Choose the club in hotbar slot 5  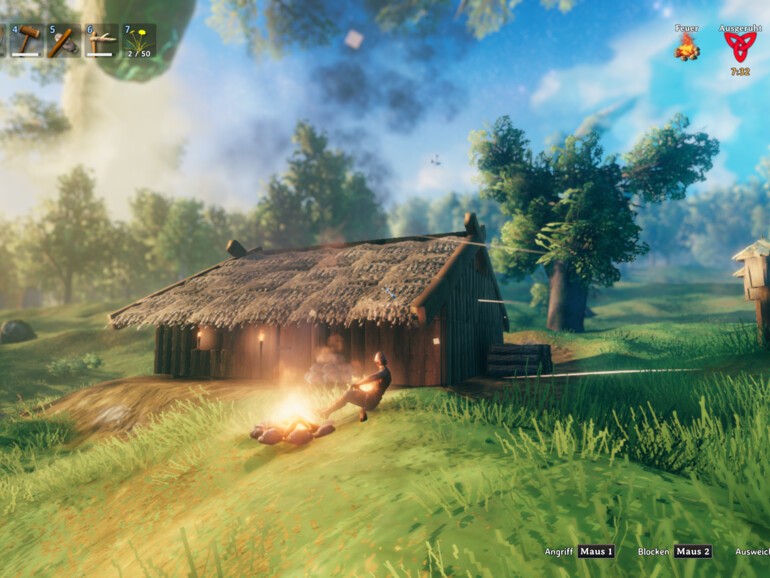[x=64, y=40]
